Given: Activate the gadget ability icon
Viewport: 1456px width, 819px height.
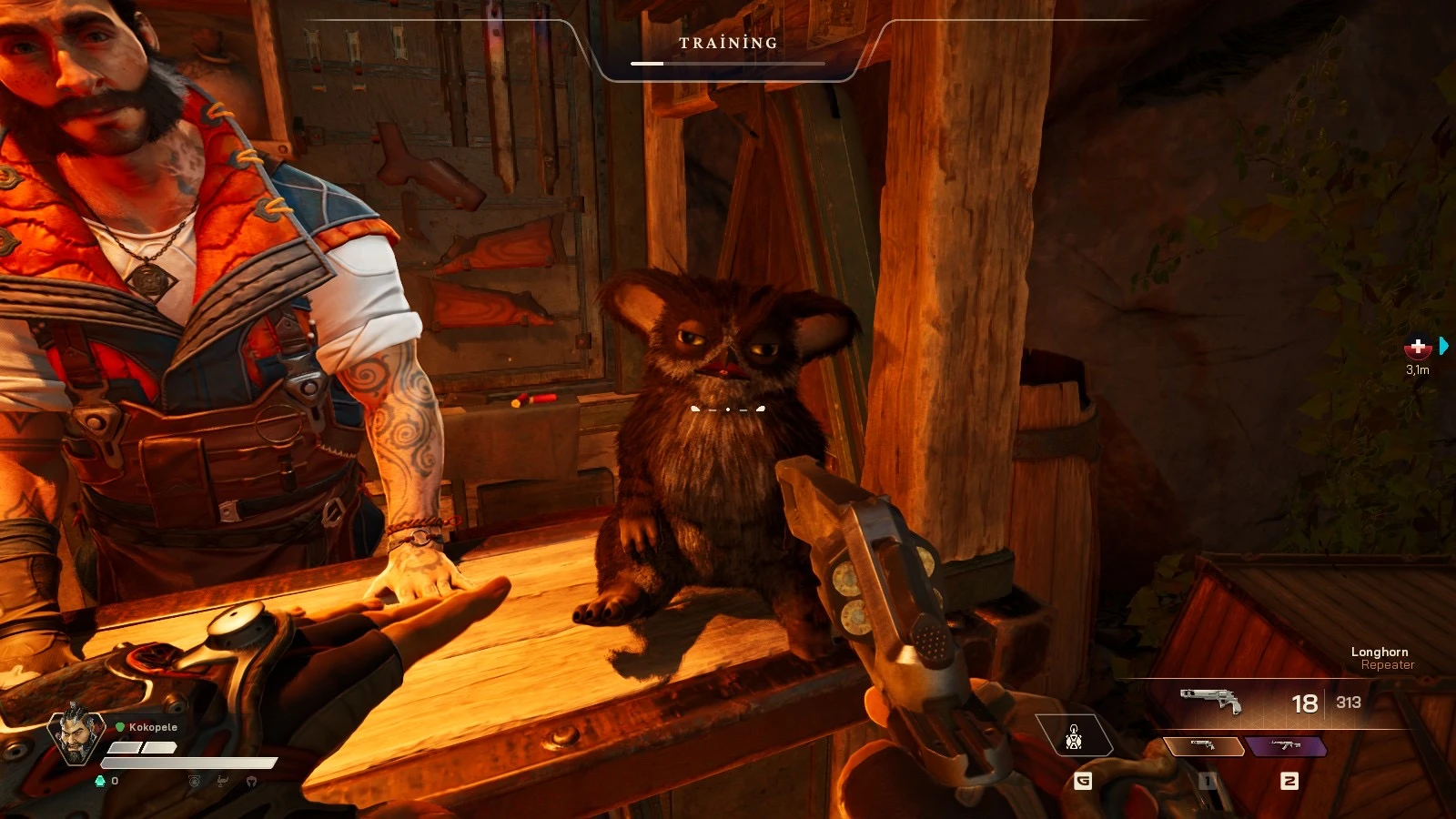Looking at the screenshot, I should (1074, 736).
